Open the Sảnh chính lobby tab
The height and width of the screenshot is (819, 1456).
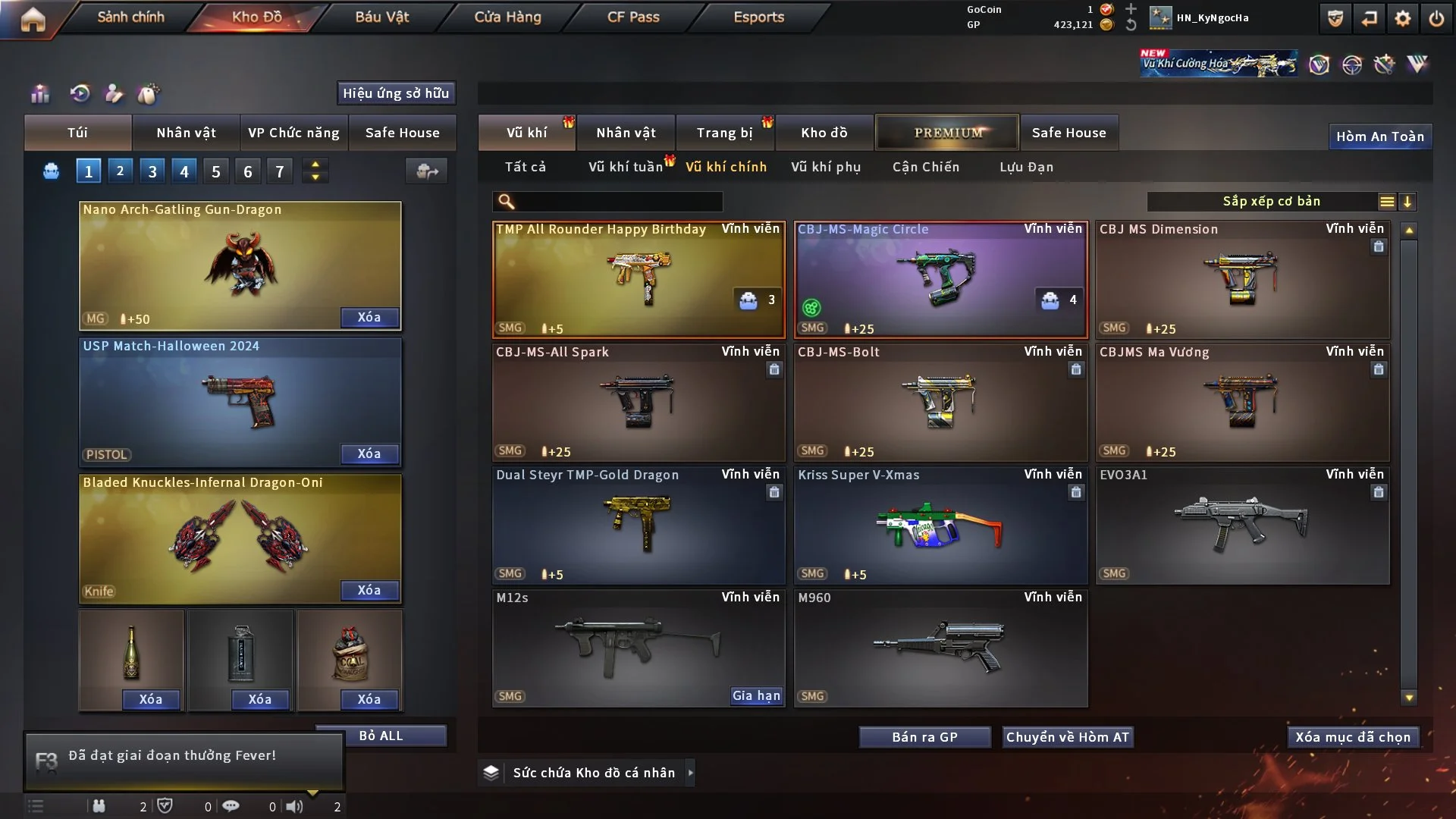point(130,17)
